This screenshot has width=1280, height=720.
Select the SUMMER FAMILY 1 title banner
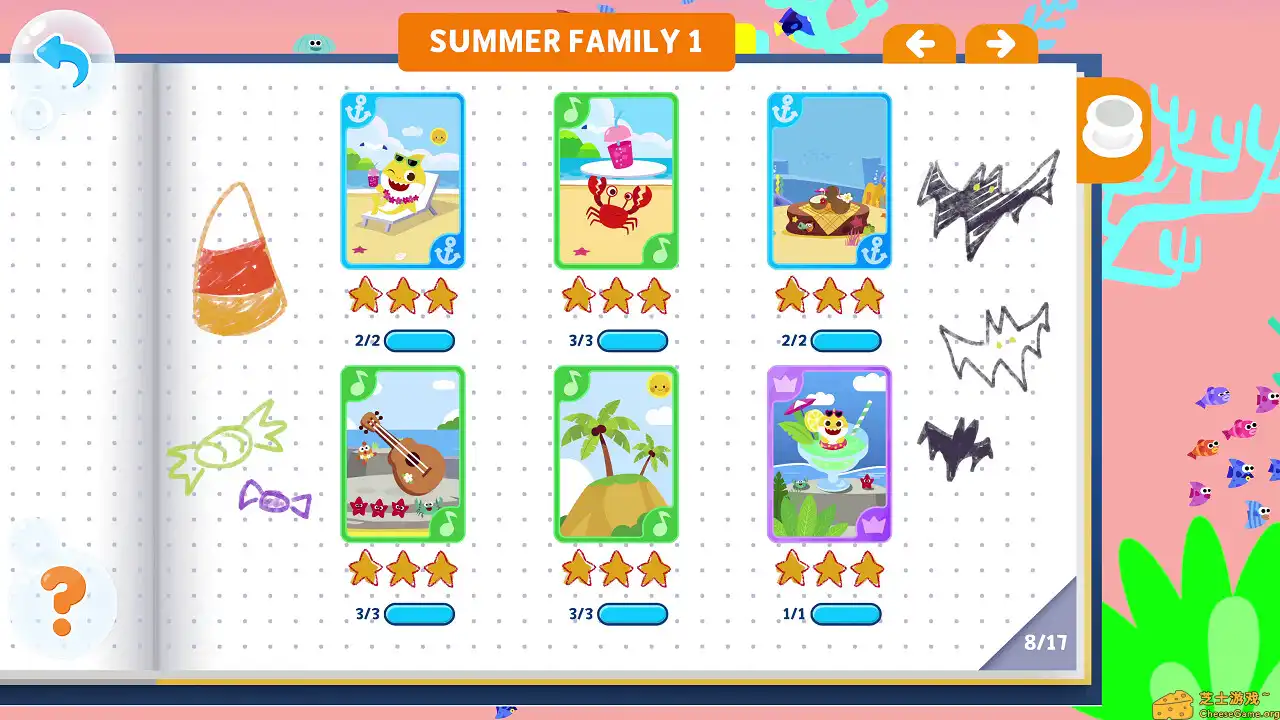click(566, 41)
